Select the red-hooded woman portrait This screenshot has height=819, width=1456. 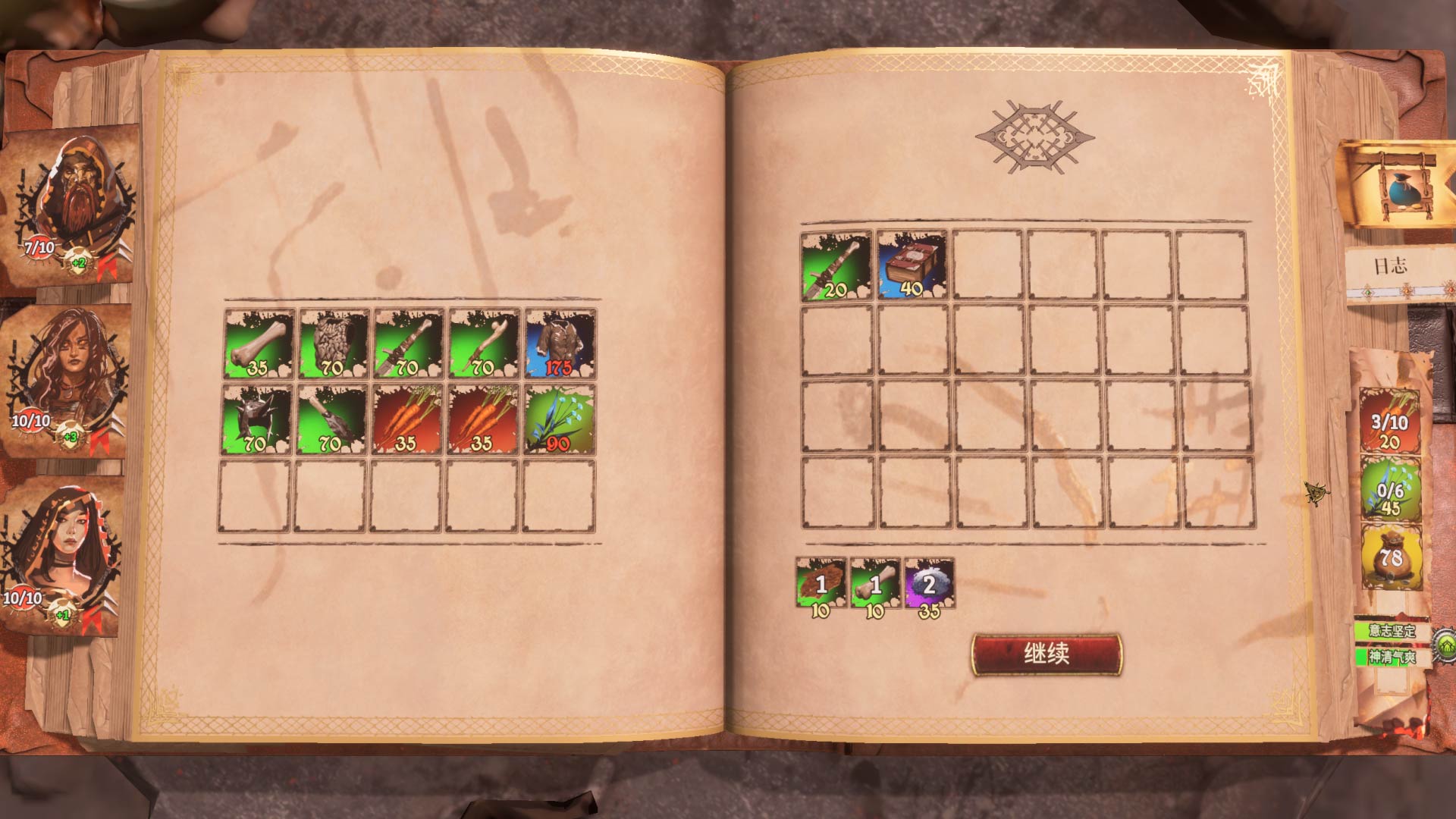pyautogui.click(x=64, y=554)
